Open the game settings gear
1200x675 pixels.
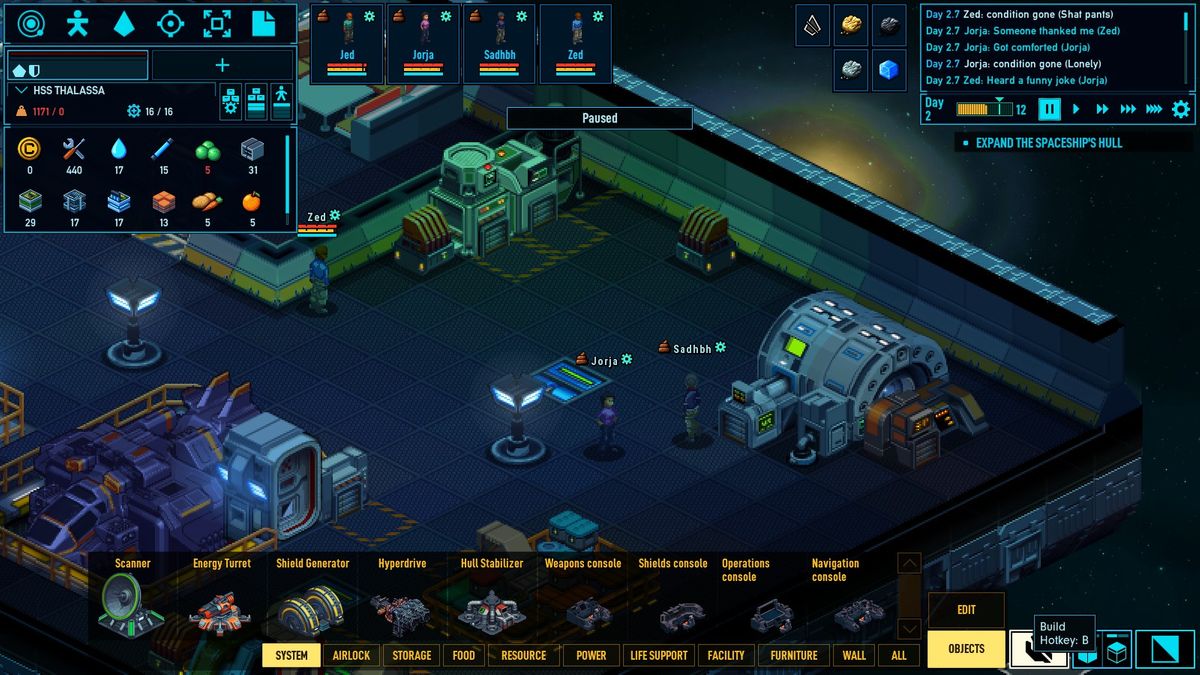tap(1181, 109)
